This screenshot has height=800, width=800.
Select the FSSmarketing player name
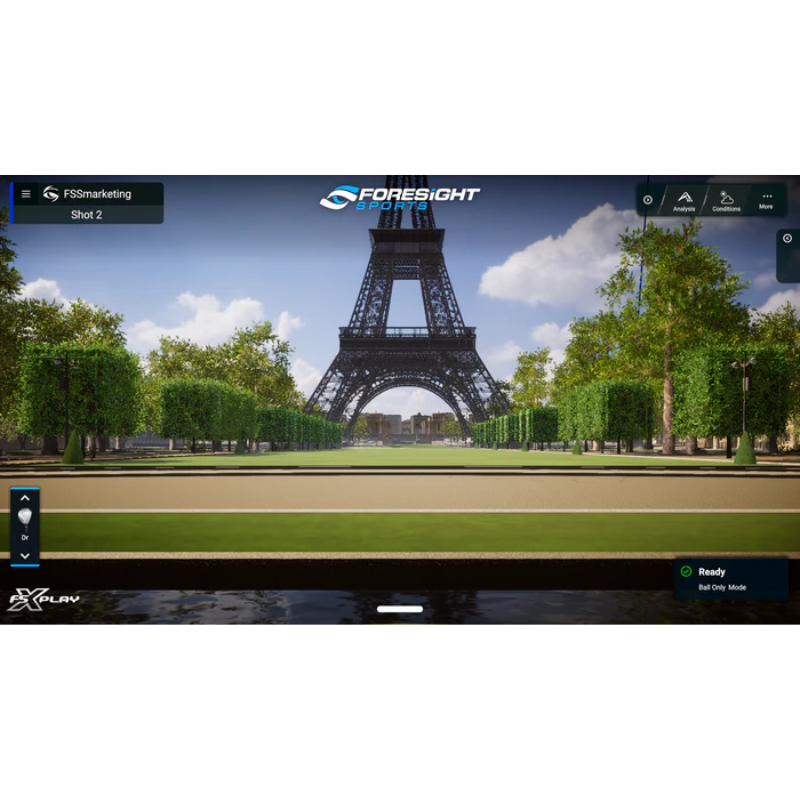click(97, 194)
